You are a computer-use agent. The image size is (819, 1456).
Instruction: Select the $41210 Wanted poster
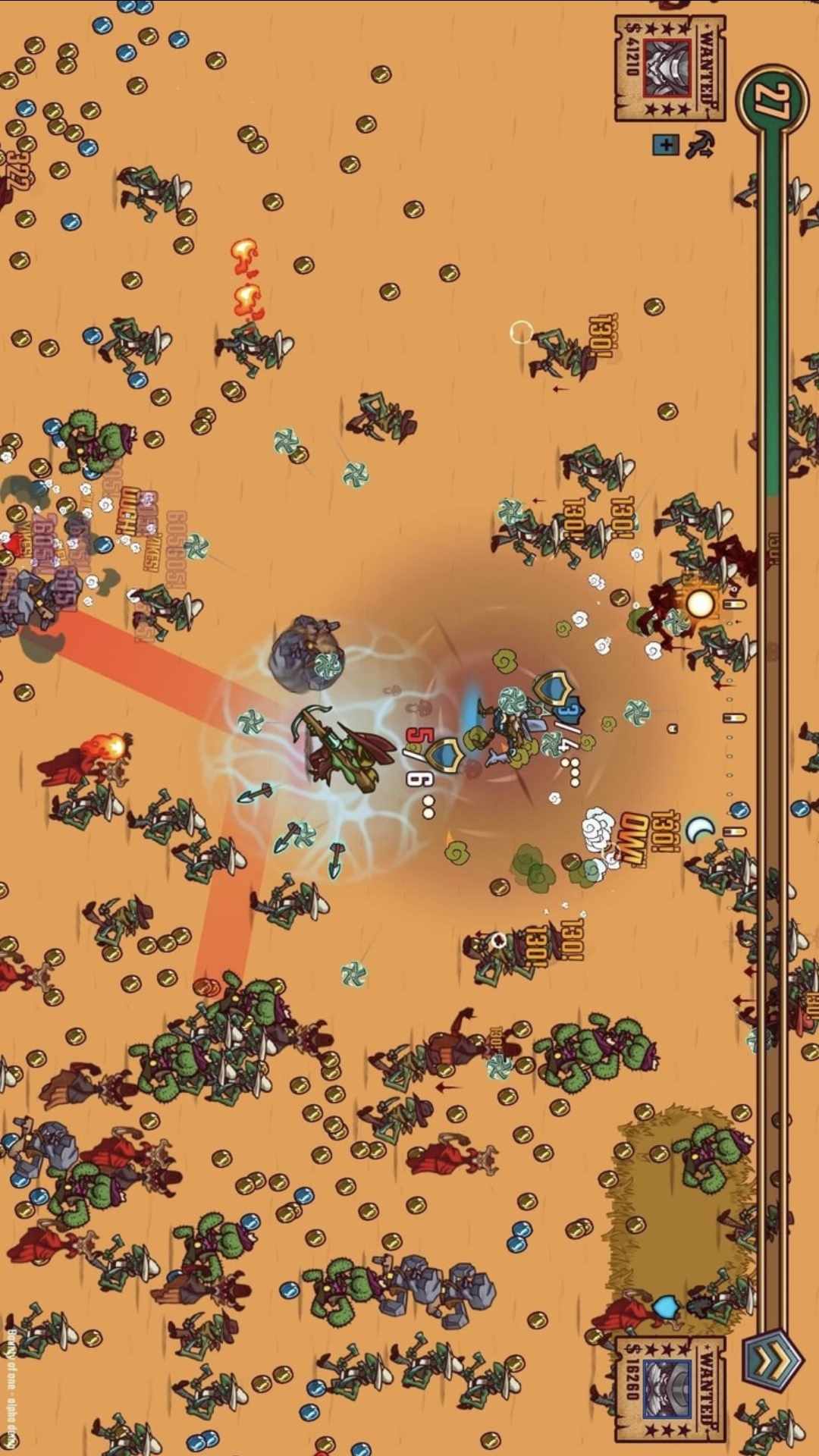[669, 68]
